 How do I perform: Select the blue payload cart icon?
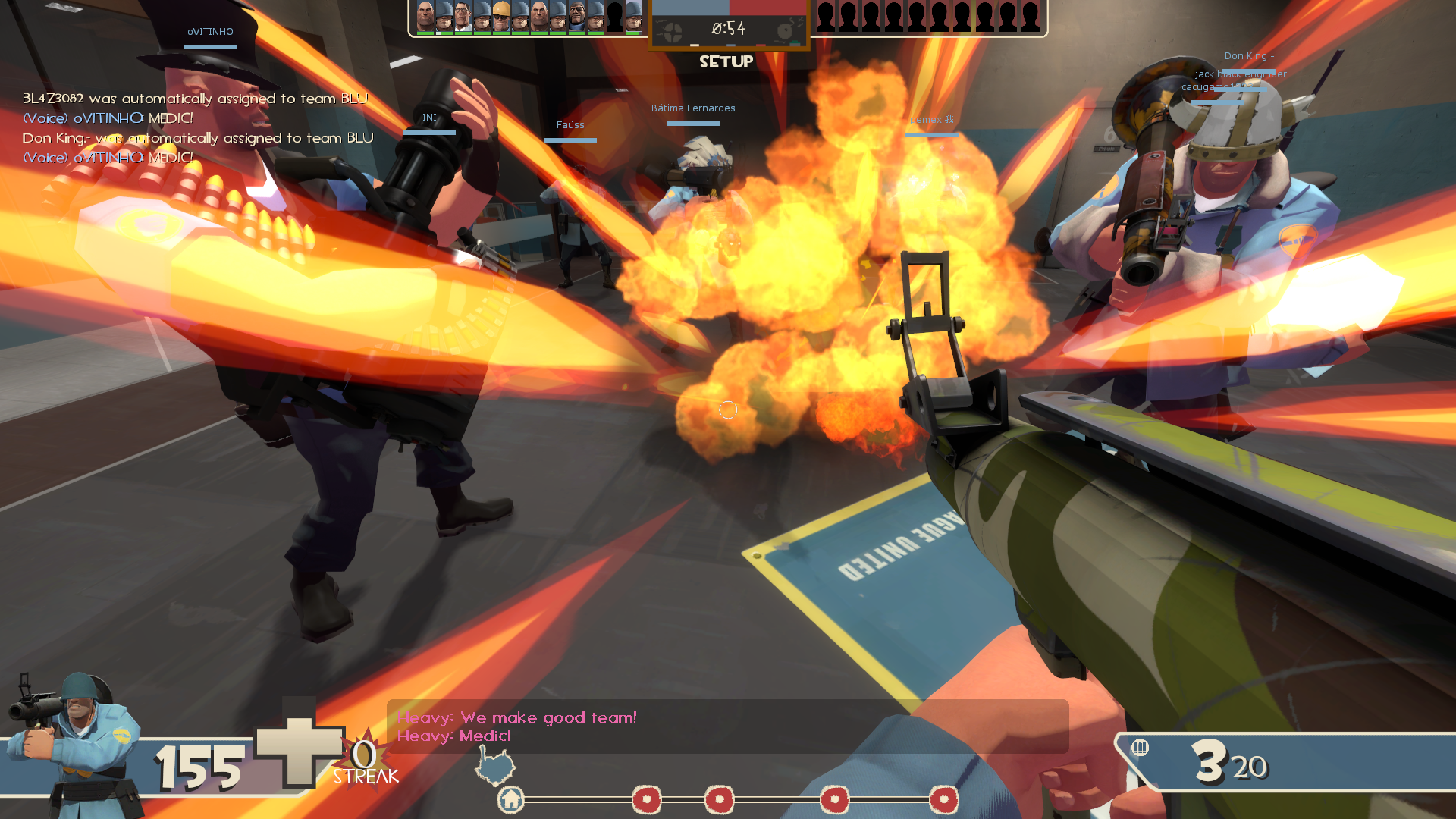(495, 764)
